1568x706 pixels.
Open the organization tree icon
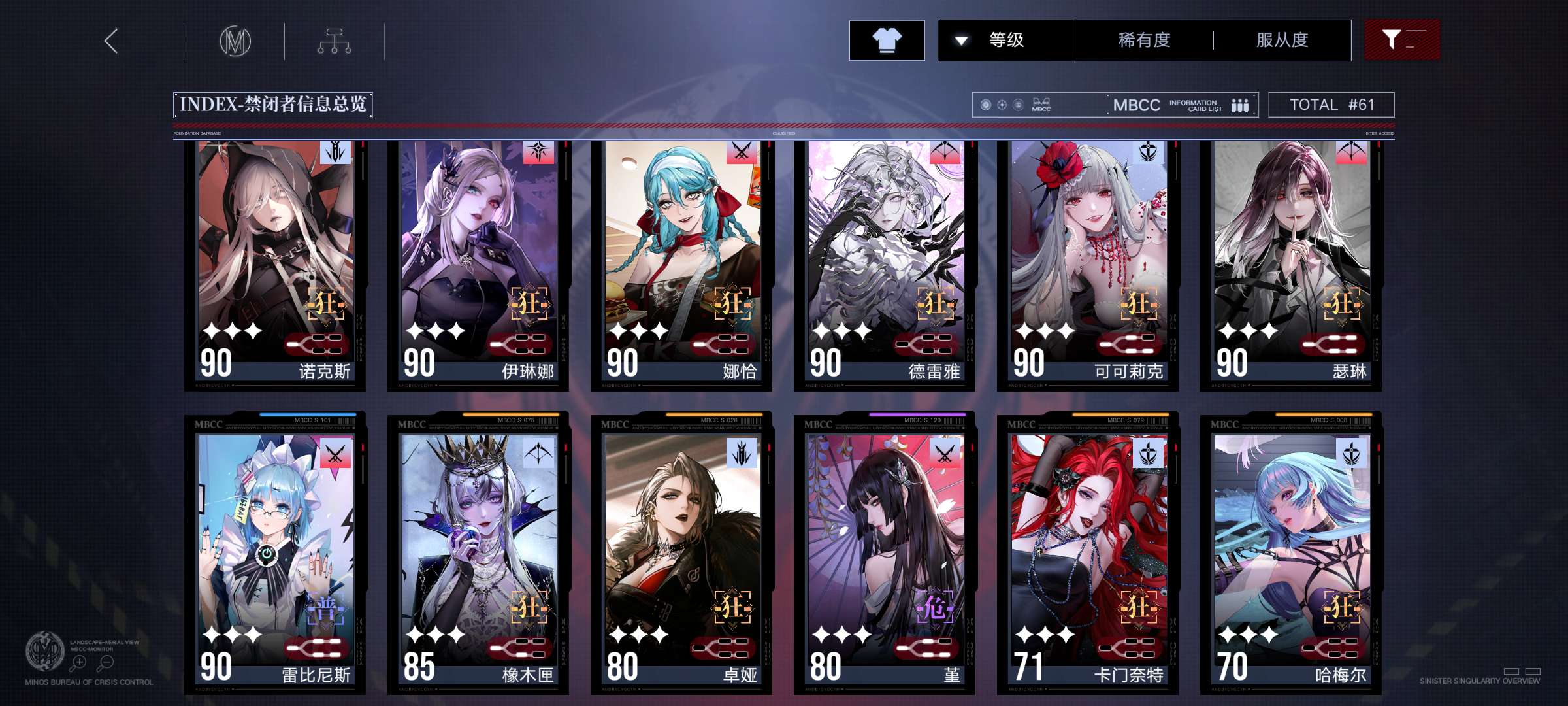pyautogui.click(x=334, y=41)
